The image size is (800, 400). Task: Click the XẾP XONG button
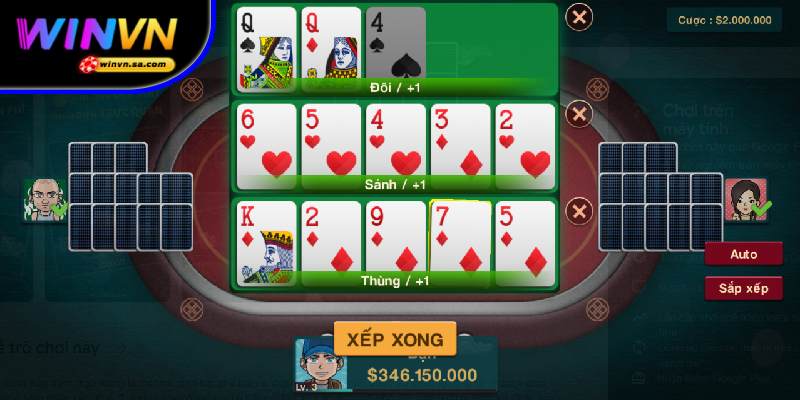pos(395,338)
